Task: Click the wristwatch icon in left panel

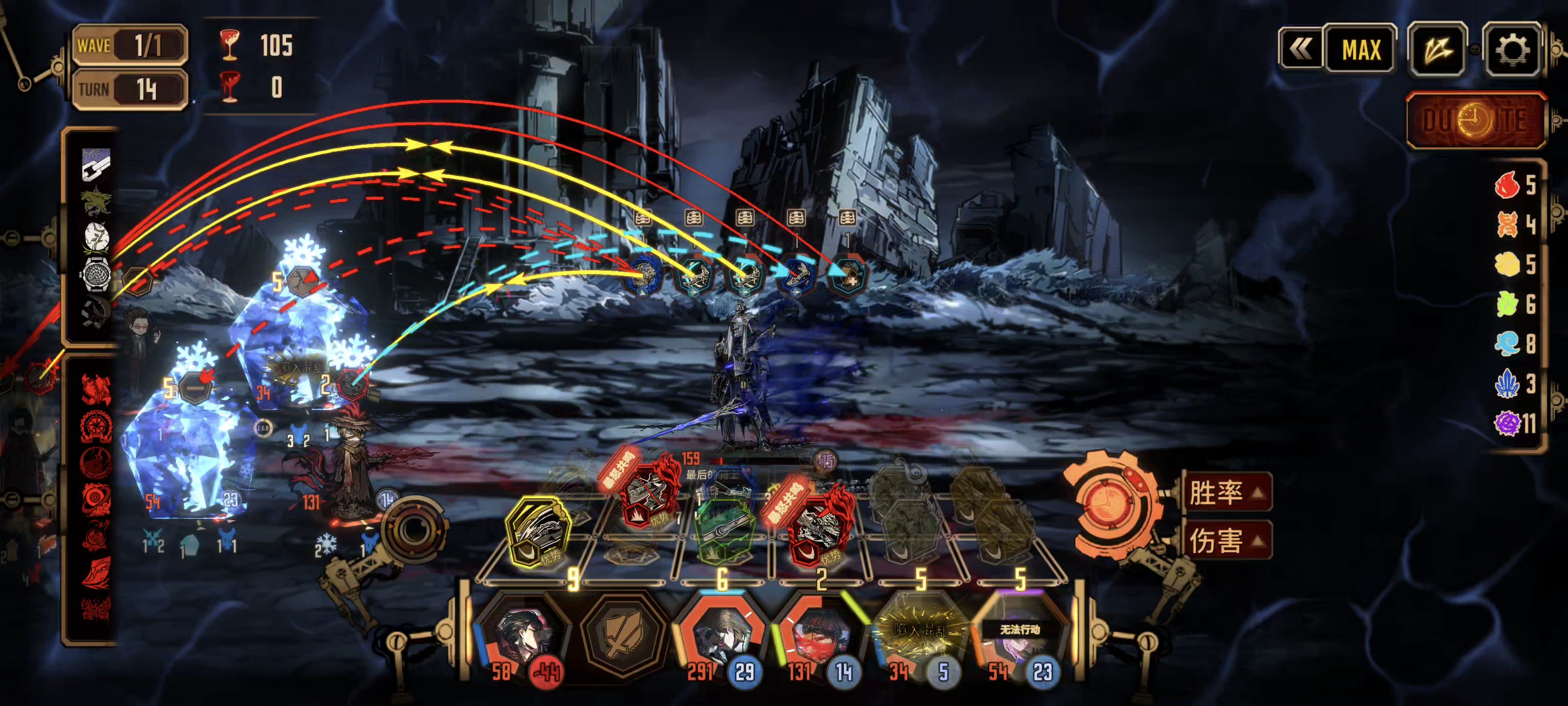Action: (95, 274)
